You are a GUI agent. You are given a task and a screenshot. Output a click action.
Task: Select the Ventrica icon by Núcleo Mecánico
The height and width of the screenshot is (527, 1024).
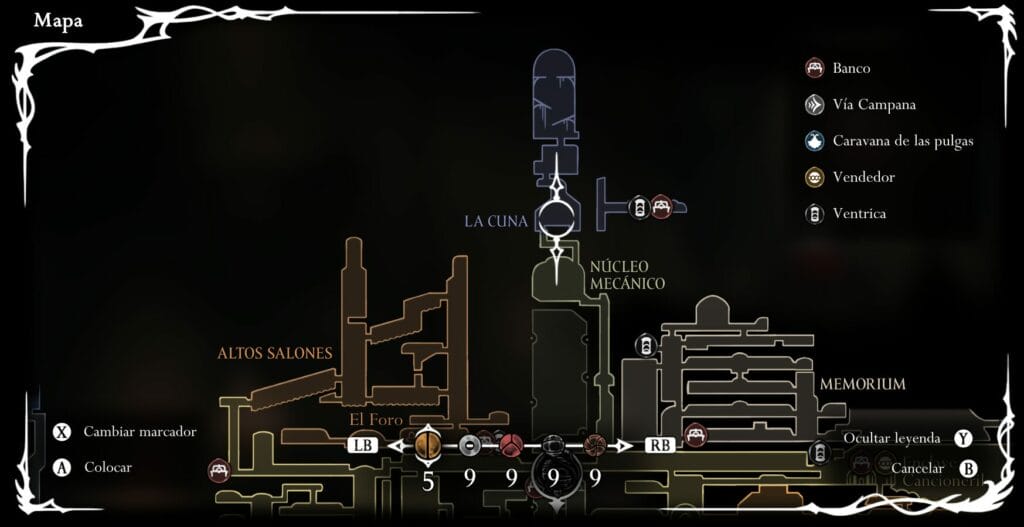click(x=646, y=346)
